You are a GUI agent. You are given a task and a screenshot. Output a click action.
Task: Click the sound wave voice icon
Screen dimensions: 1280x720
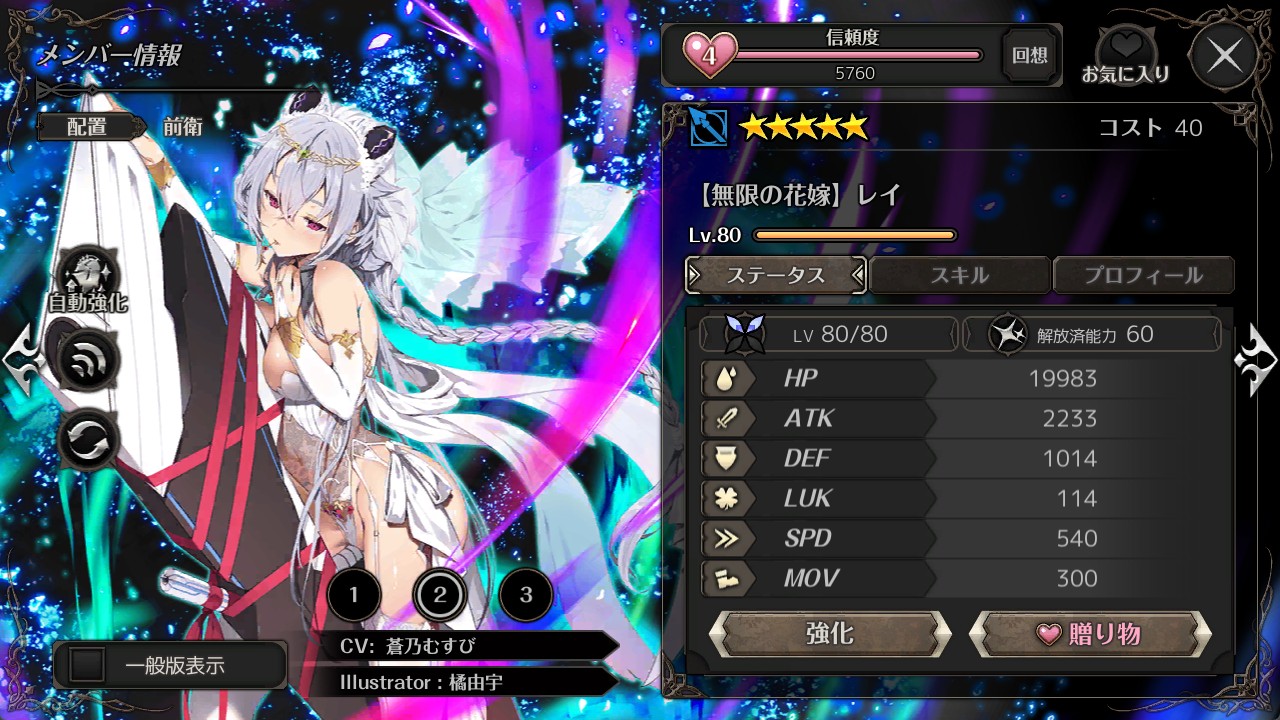[x=89, y=360]
